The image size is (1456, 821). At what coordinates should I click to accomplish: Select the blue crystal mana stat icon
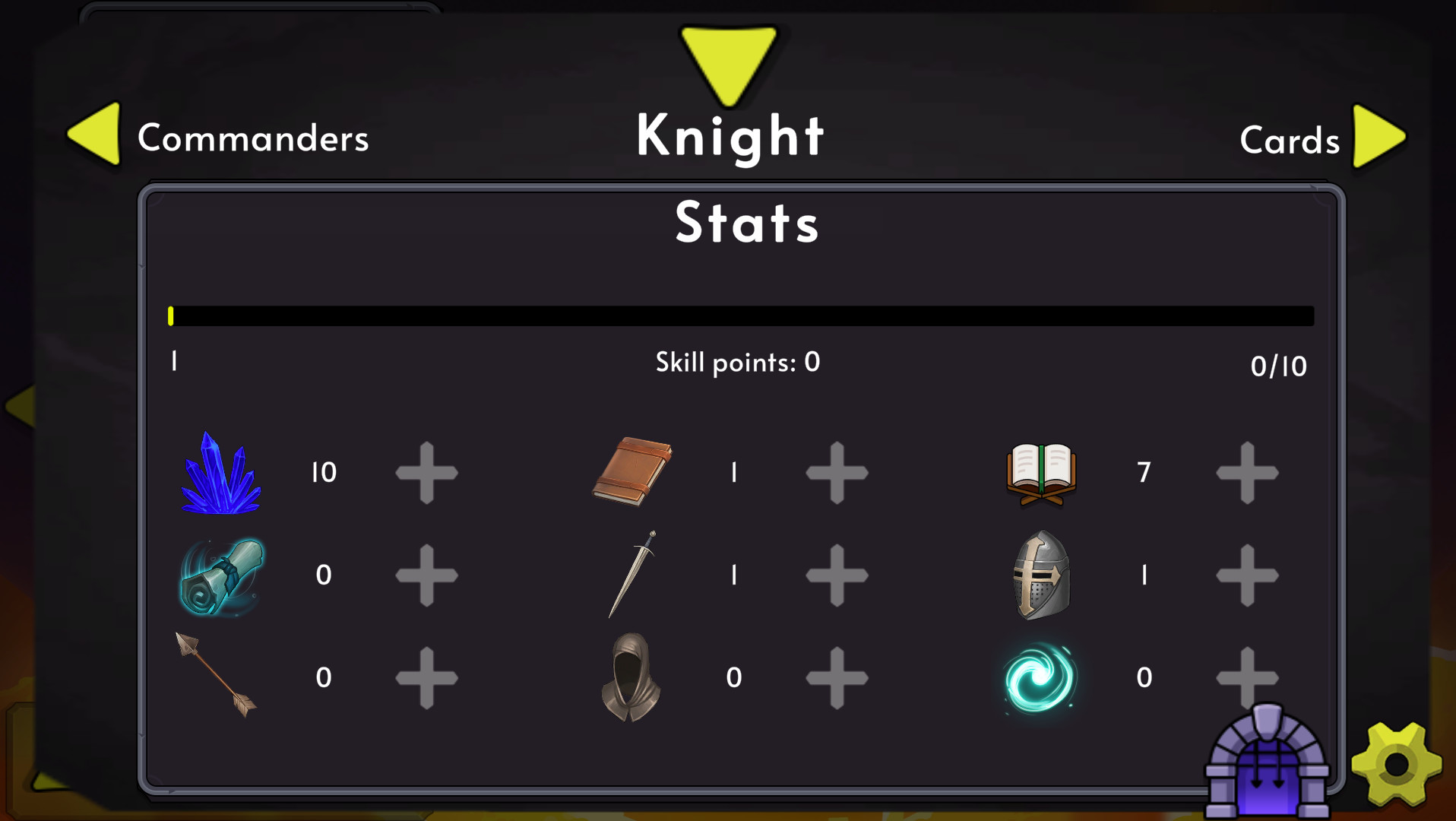221,473
